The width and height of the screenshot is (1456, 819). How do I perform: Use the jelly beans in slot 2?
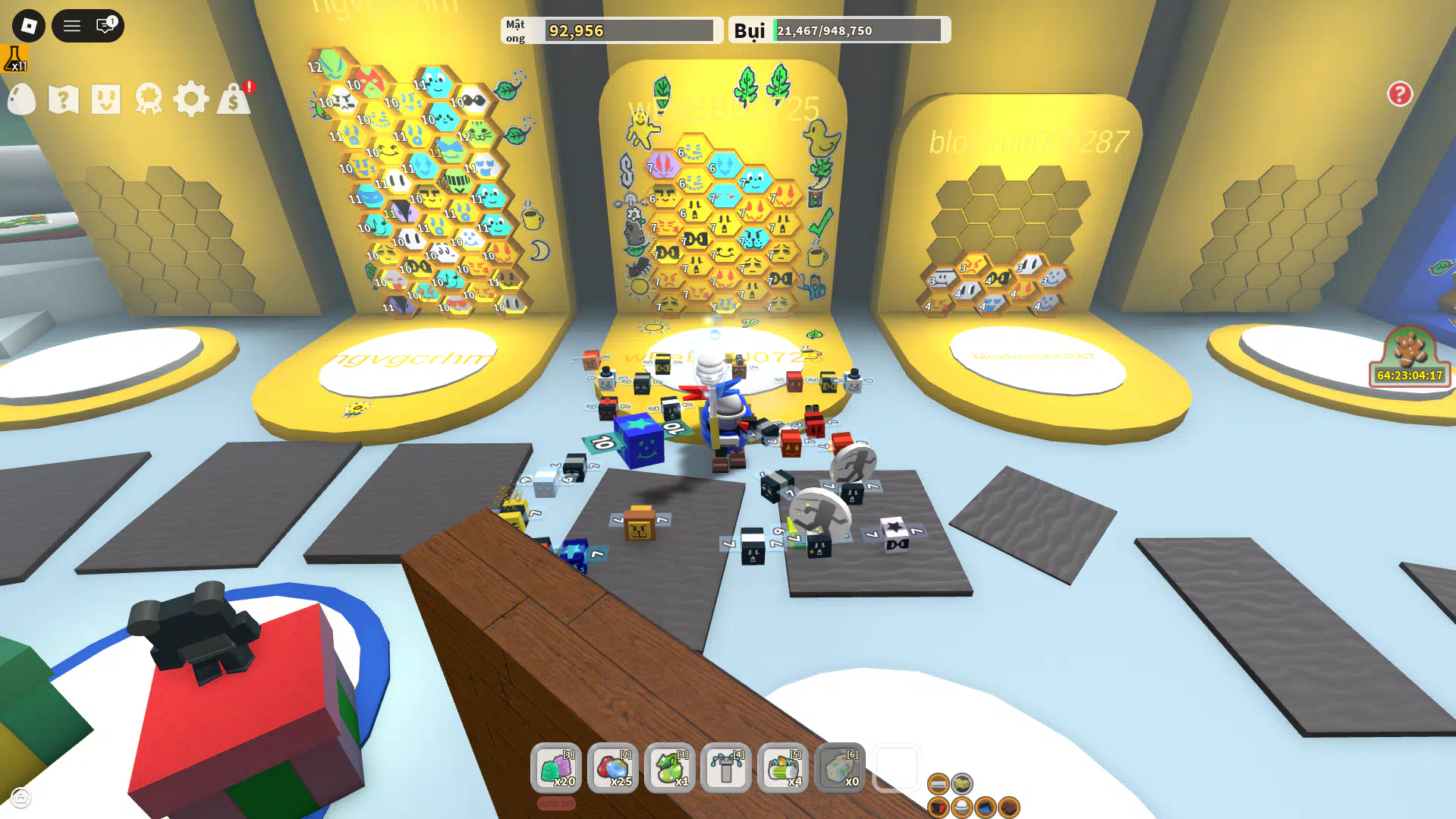point(613,768)
